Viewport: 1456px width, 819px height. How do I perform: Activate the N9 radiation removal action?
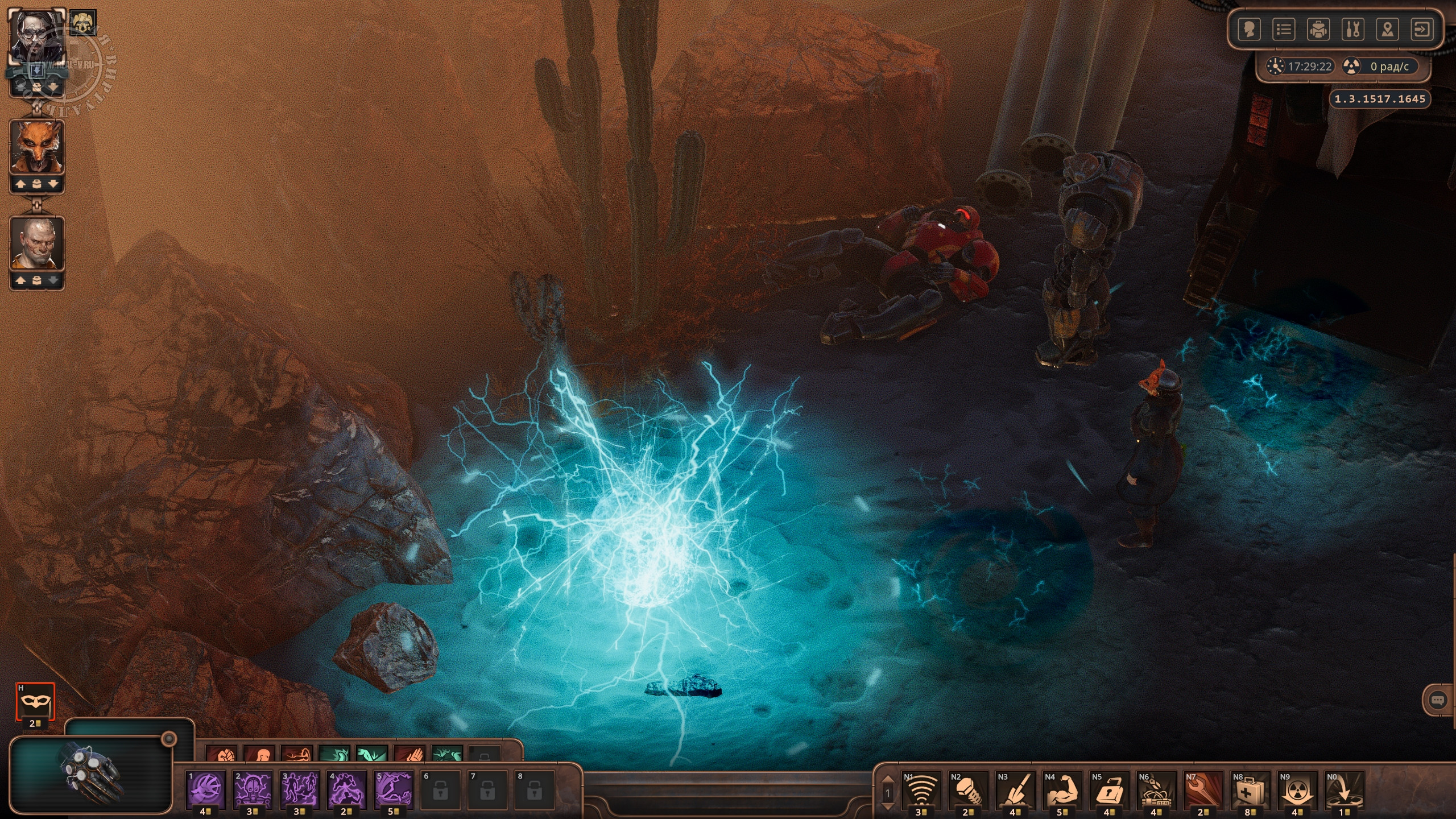click(x=1297, y=790)
